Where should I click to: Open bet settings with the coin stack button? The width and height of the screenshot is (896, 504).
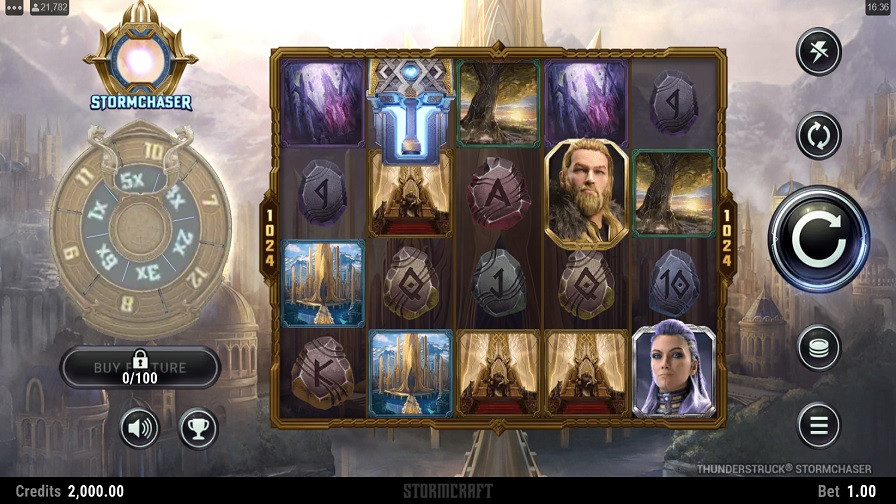pyautogui.click(x=818, y=348)
